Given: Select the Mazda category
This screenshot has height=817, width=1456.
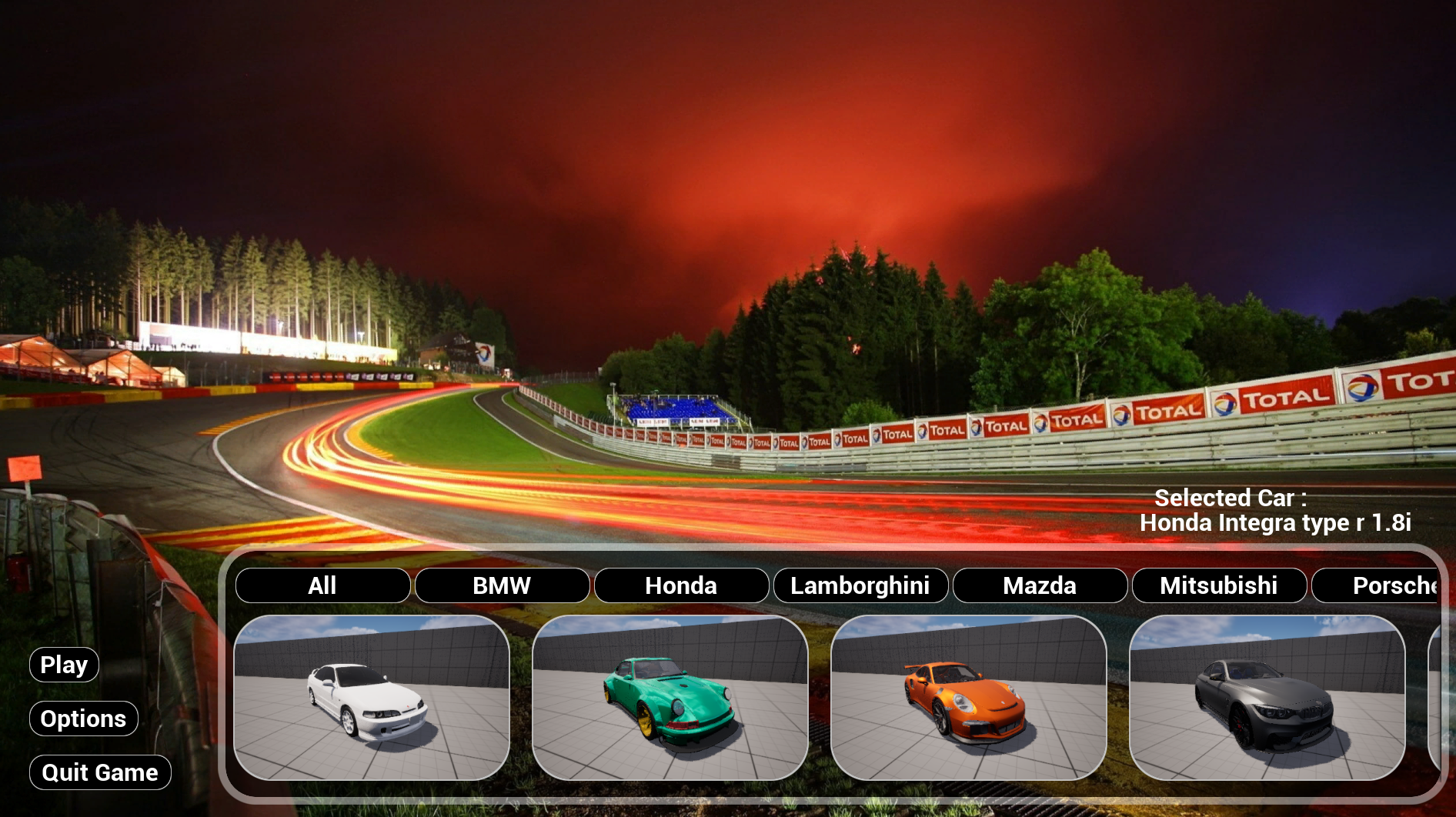Looking at the screenshot, I should 1040,585.
